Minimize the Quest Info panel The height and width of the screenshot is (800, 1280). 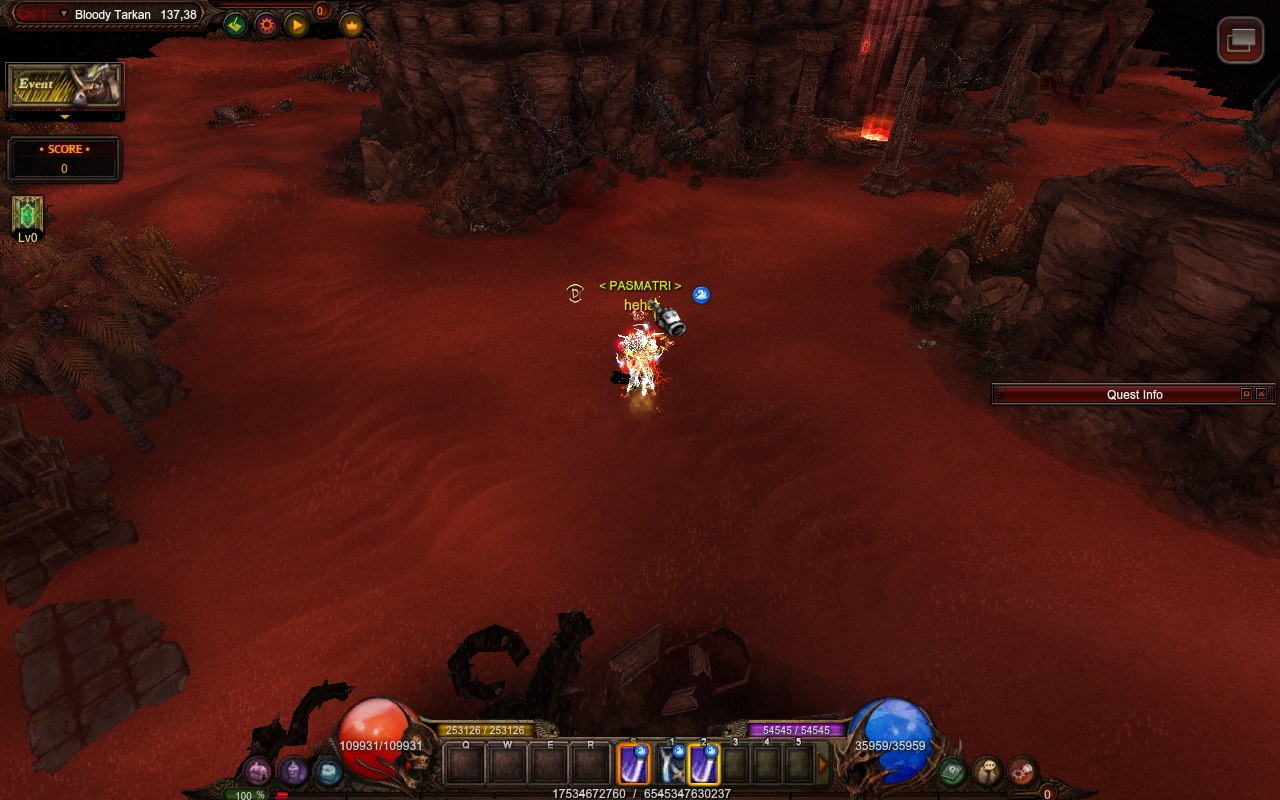(1246, 394)
